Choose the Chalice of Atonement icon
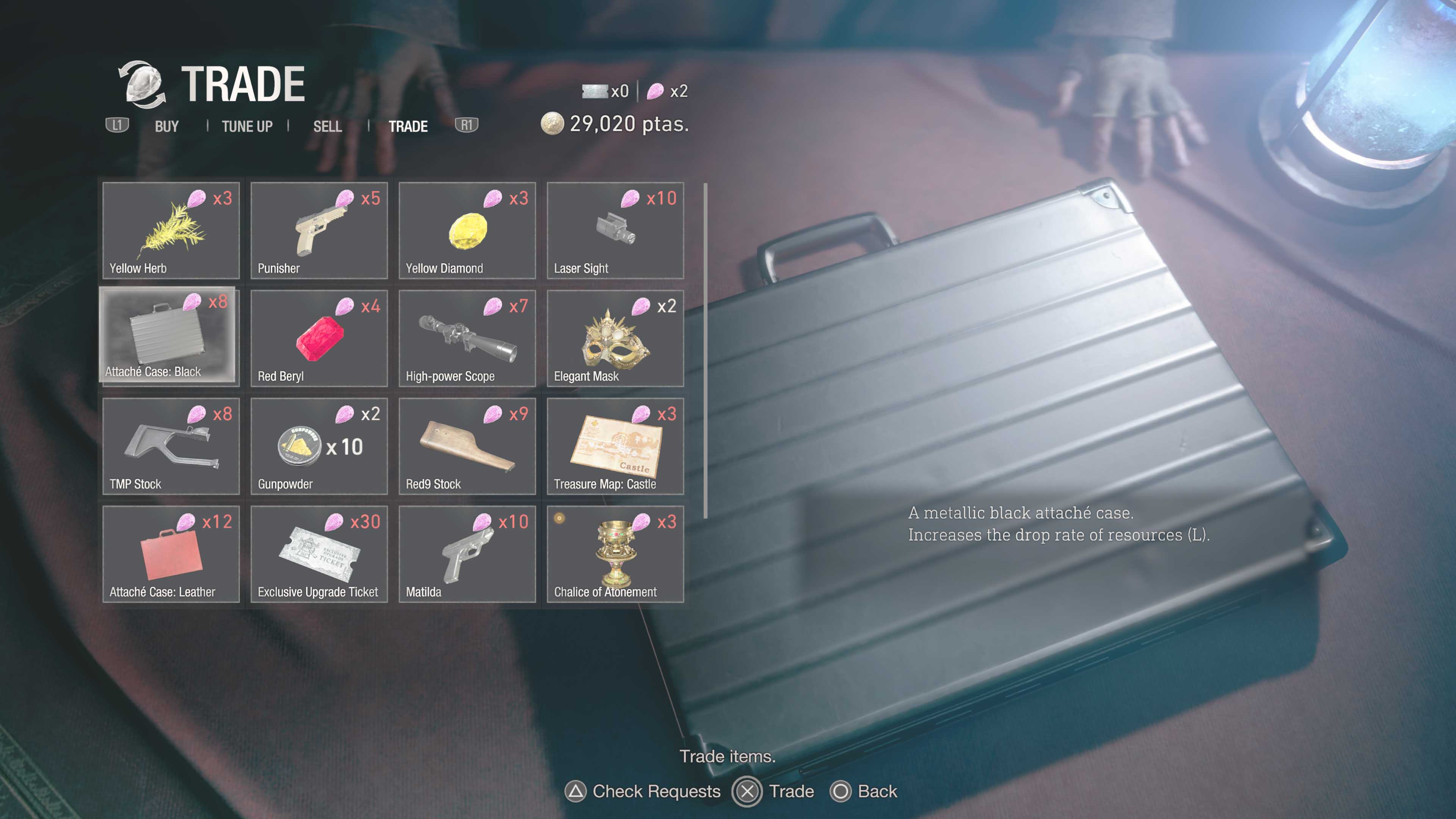This screenshot has height=819, width=1456. point(615,554)
